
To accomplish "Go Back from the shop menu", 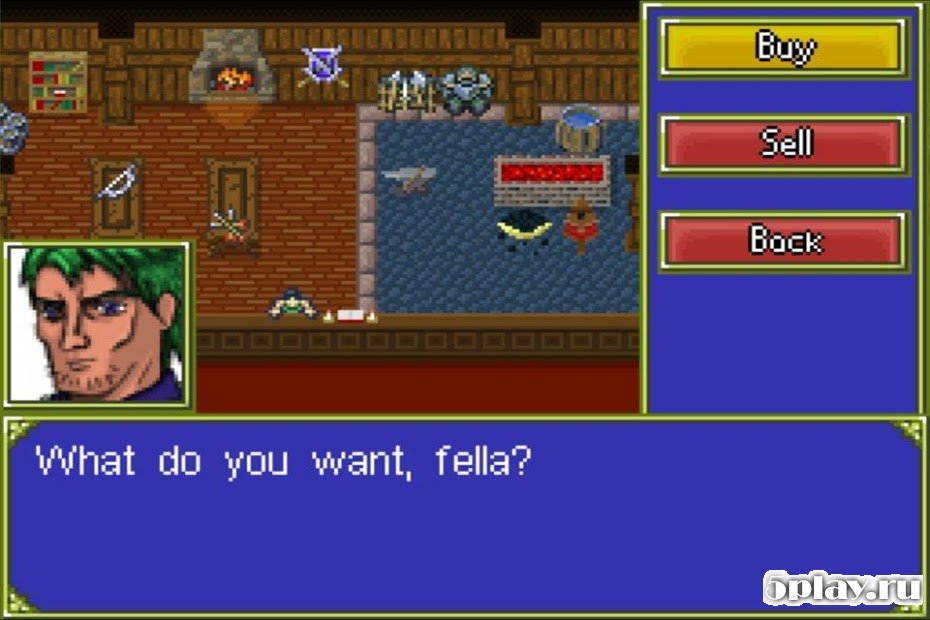I will (x=784, y=241).
